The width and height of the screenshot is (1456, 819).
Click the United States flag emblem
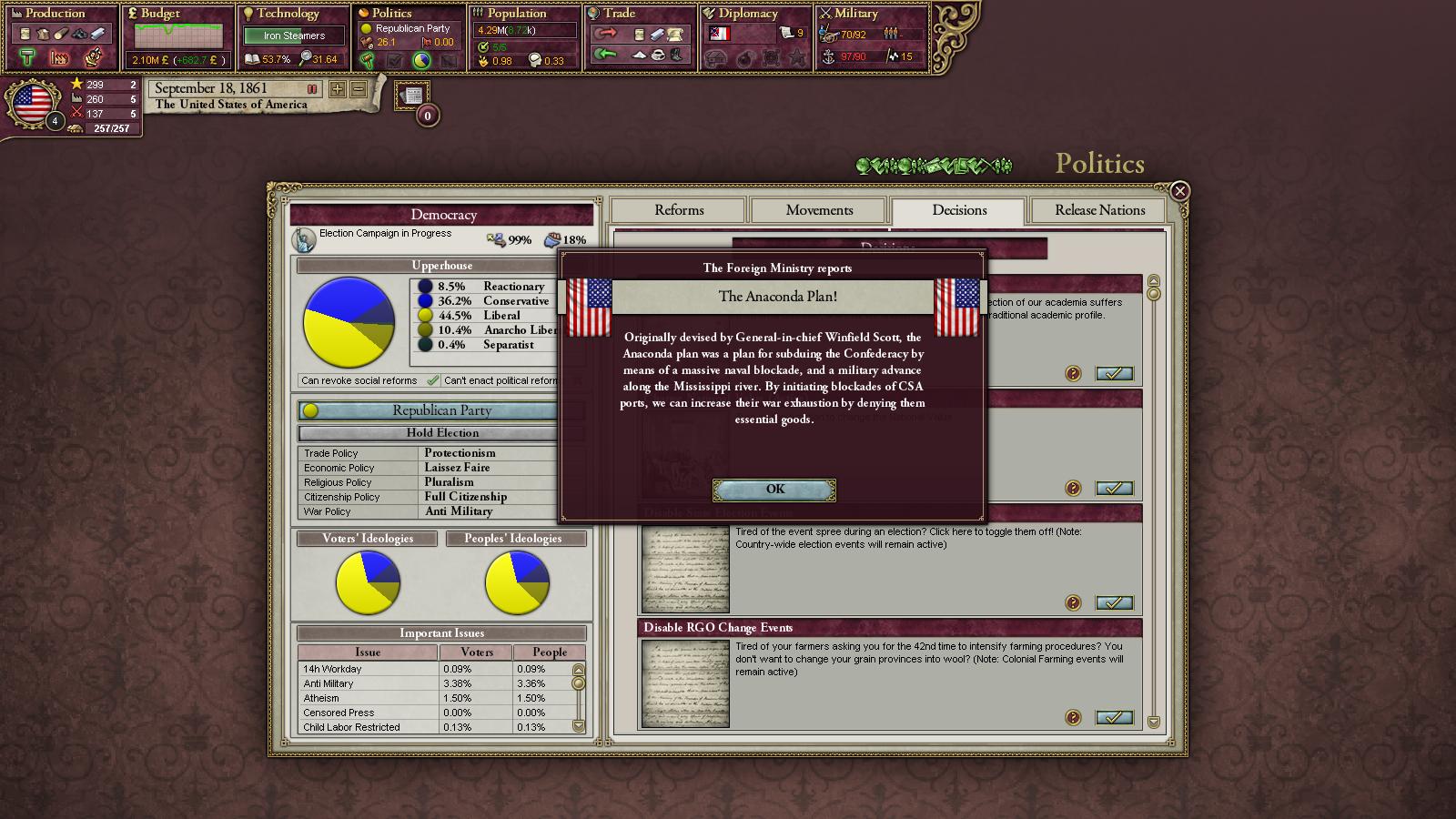tap(32, 103)
